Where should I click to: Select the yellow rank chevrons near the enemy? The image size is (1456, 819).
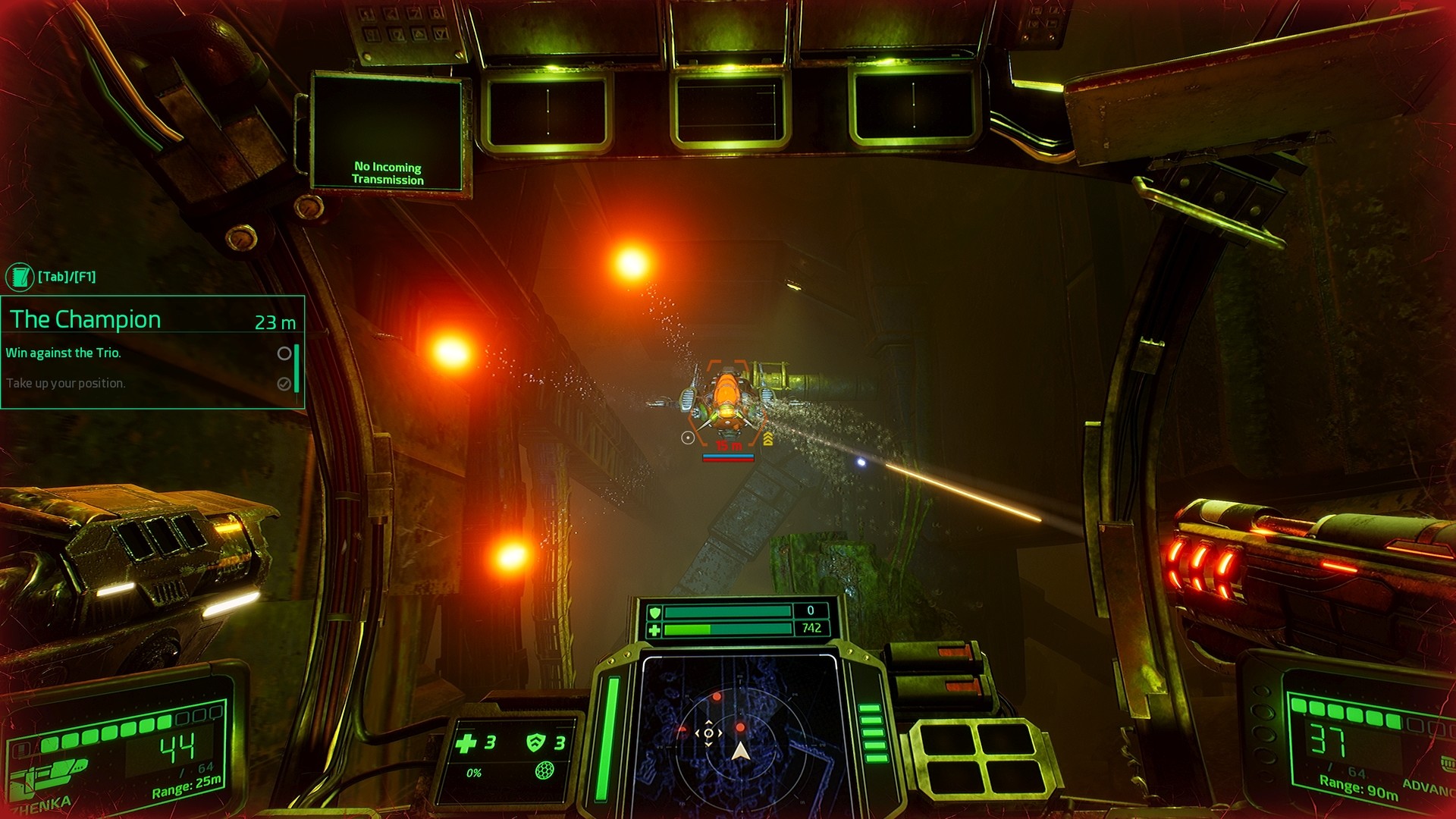tap(768, 438)
